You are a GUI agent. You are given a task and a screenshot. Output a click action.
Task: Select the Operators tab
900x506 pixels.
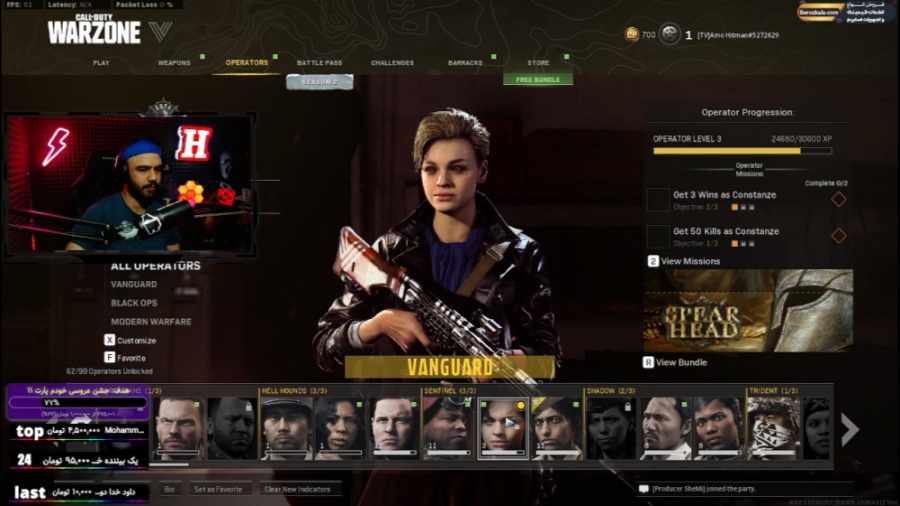coord(247,63)
